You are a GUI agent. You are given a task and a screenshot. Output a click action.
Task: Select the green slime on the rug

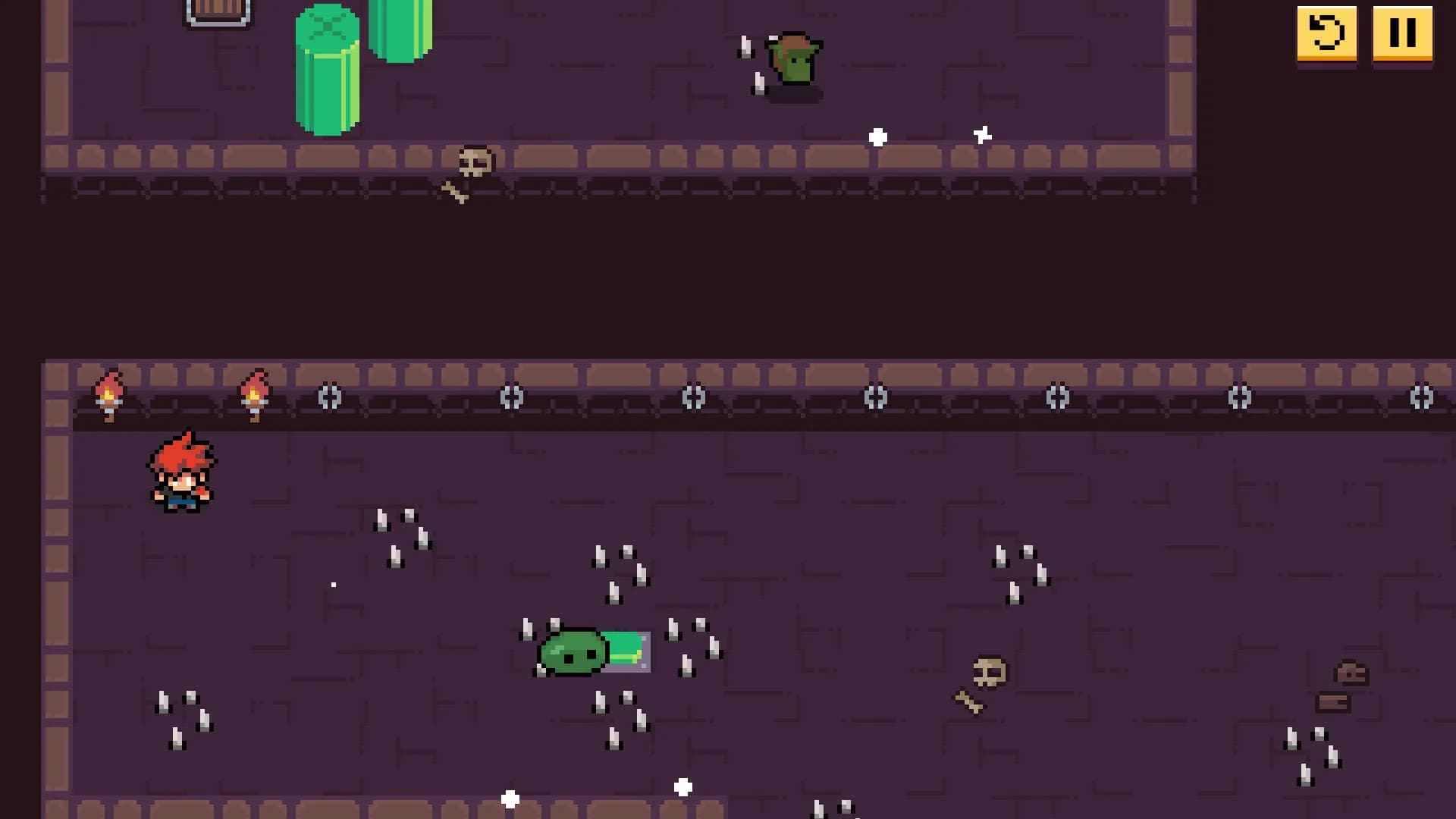574,652
